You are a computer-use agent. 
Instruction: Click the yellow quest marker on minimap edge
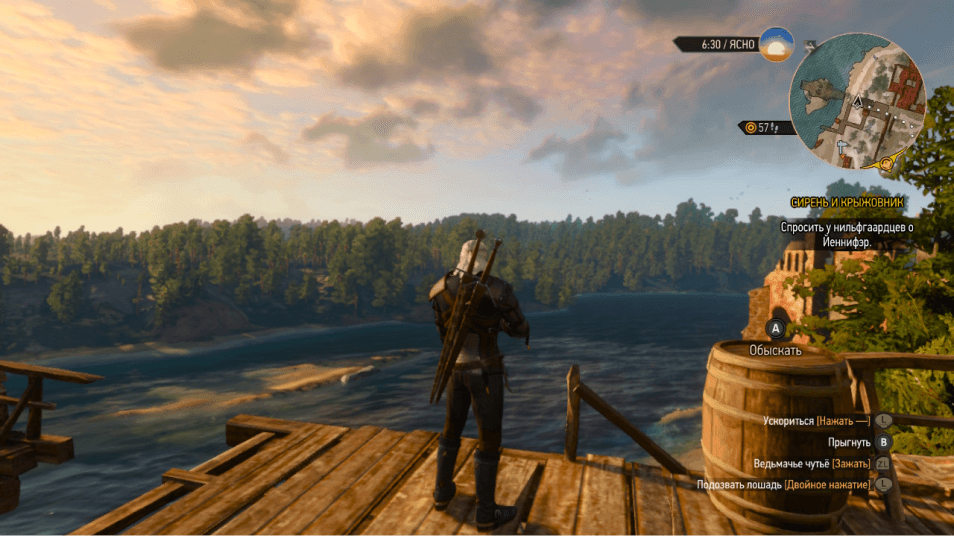click(x=886, y=162)
